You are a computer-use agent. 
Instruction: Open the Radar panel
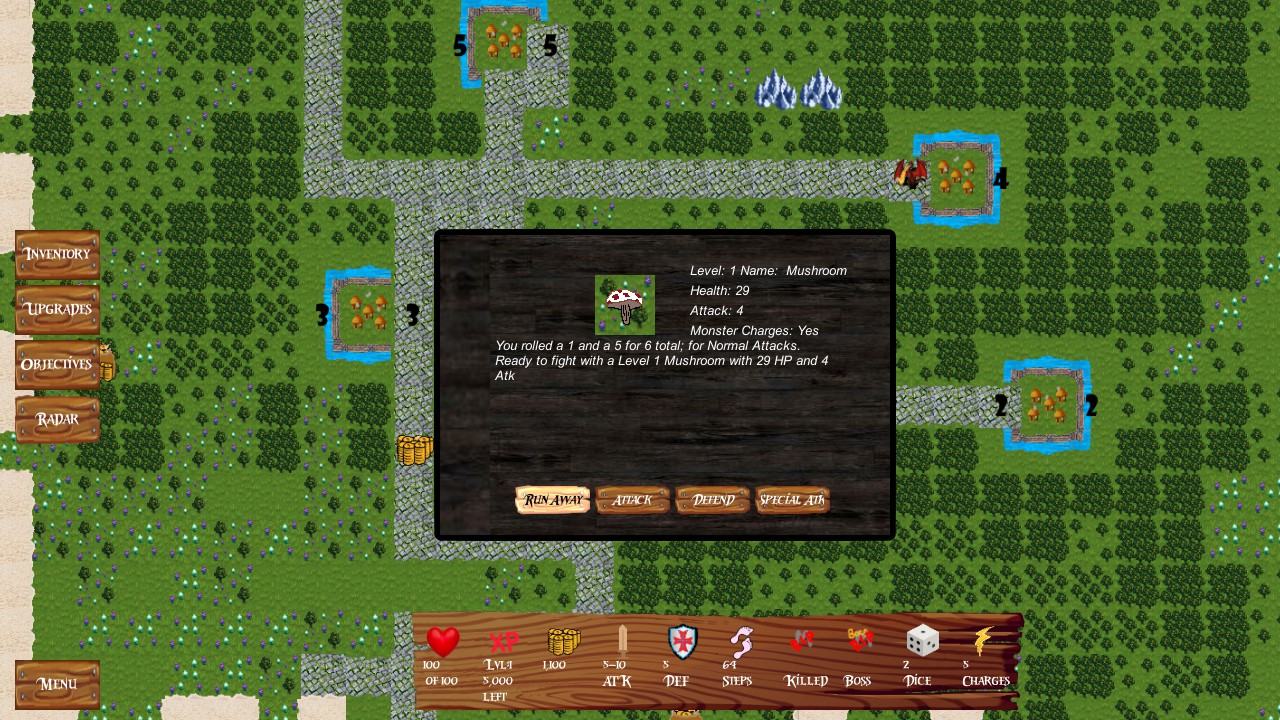[56, 419]
